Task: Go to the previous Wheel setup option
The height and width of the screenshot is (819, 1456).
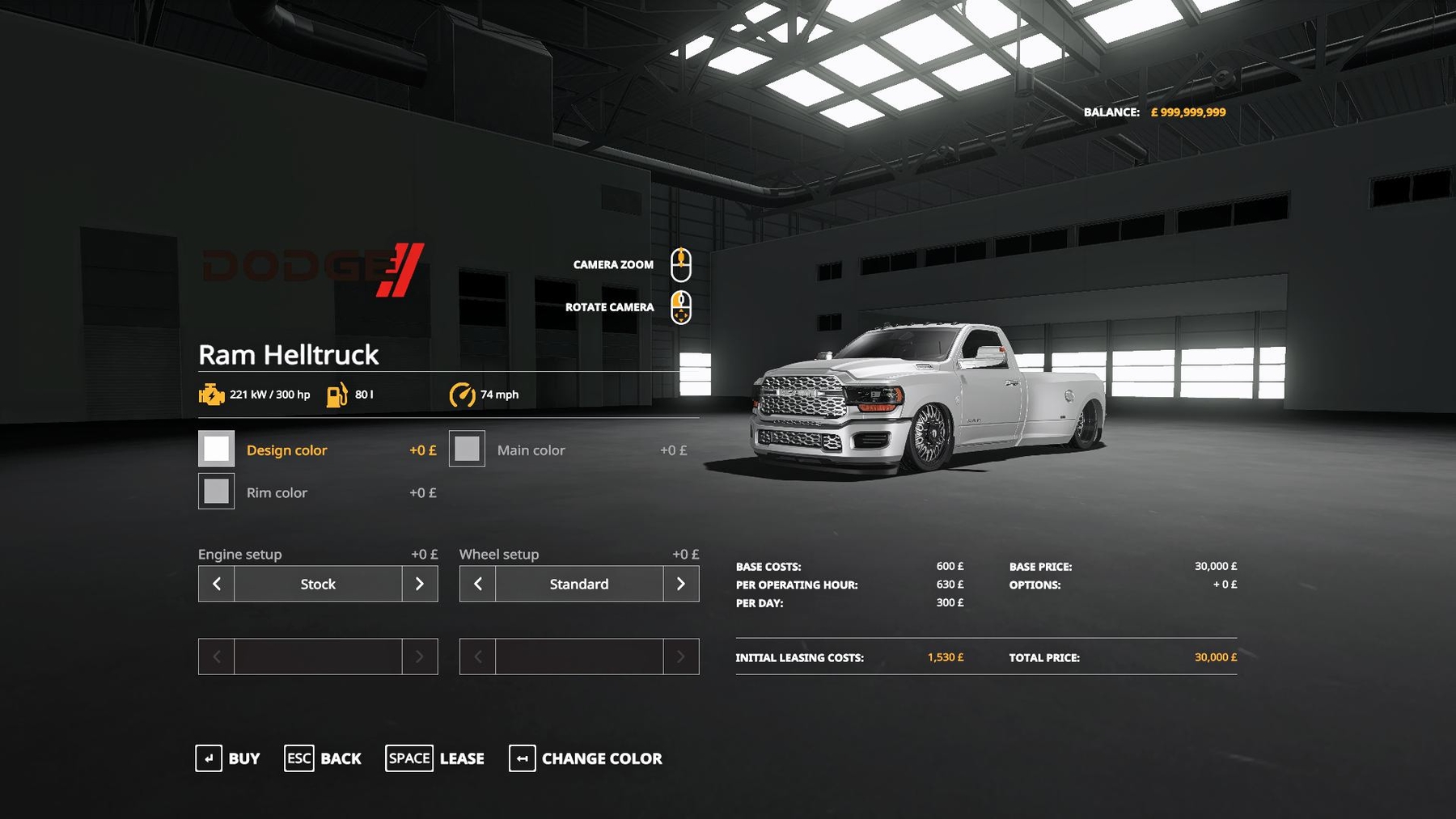Action: (478, 584)
